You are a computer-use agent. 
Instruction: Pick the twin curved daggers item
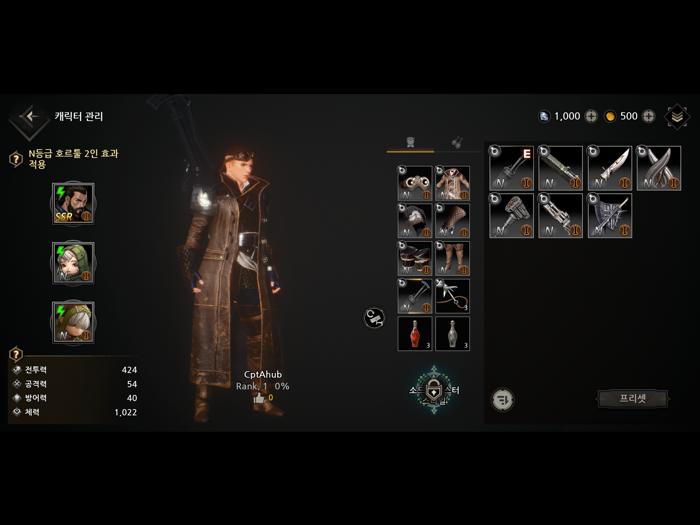[x=659, y=168]
